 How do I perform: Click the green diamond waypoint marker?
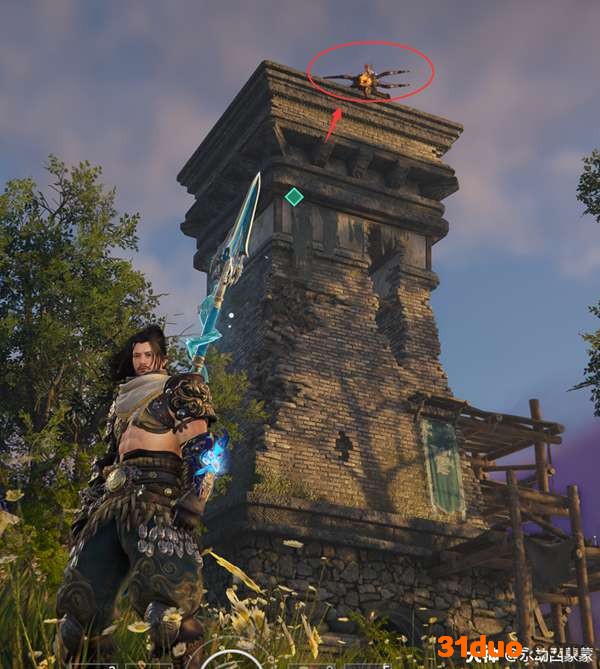click(x=293, y=197)
